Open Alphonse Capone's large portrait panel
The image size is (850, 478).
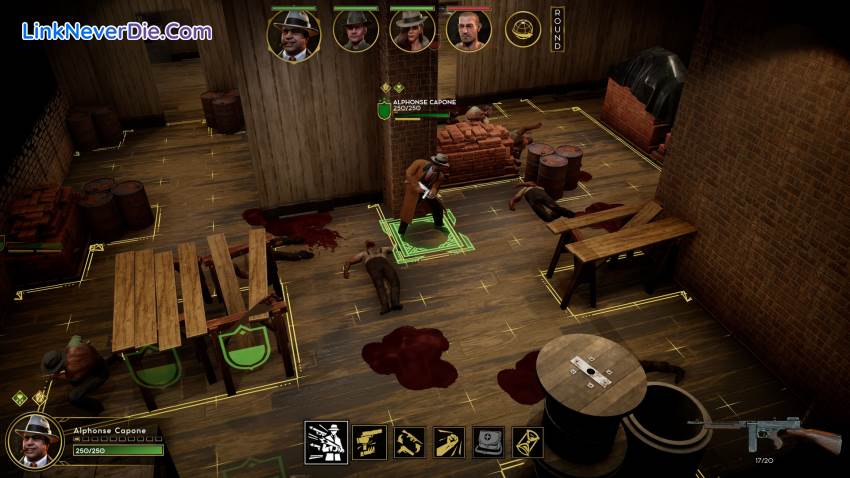click(35, 441)
